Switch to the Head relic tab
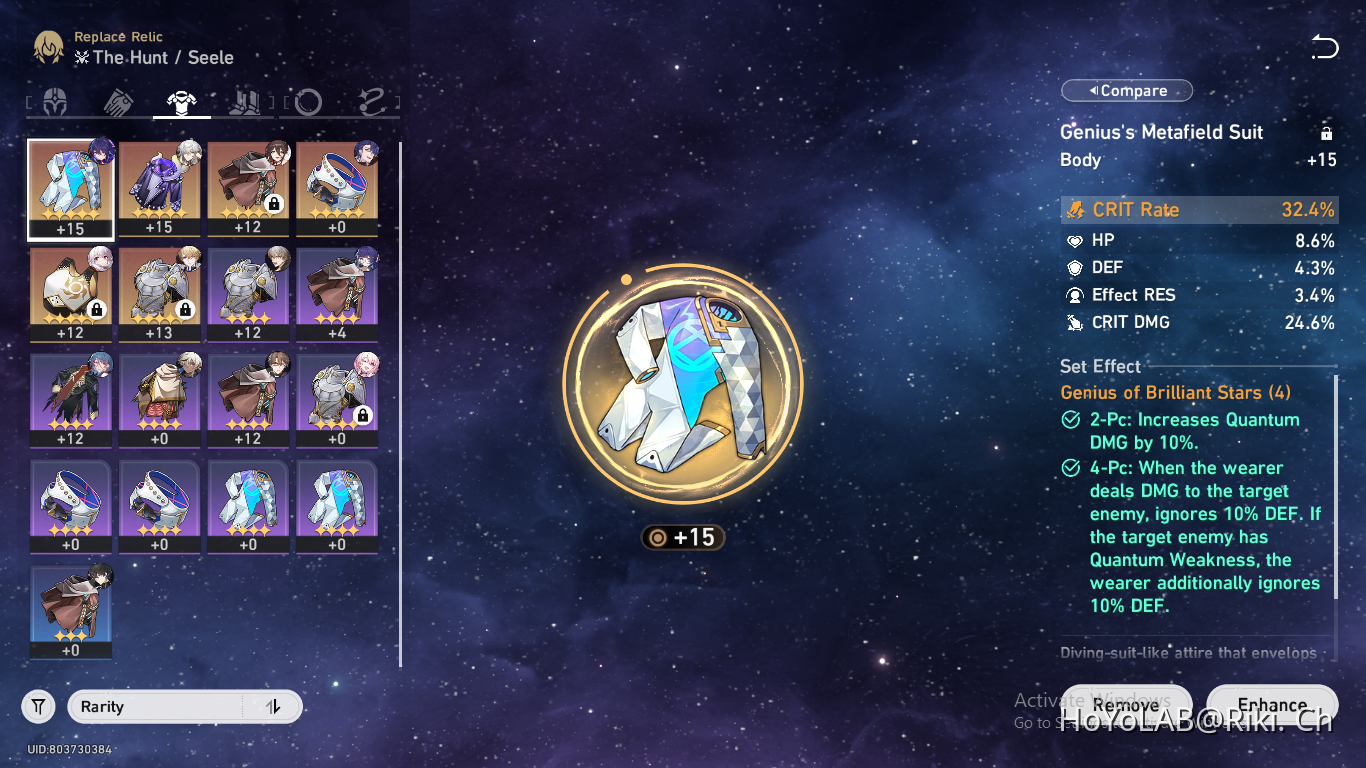 coord(57,101)
